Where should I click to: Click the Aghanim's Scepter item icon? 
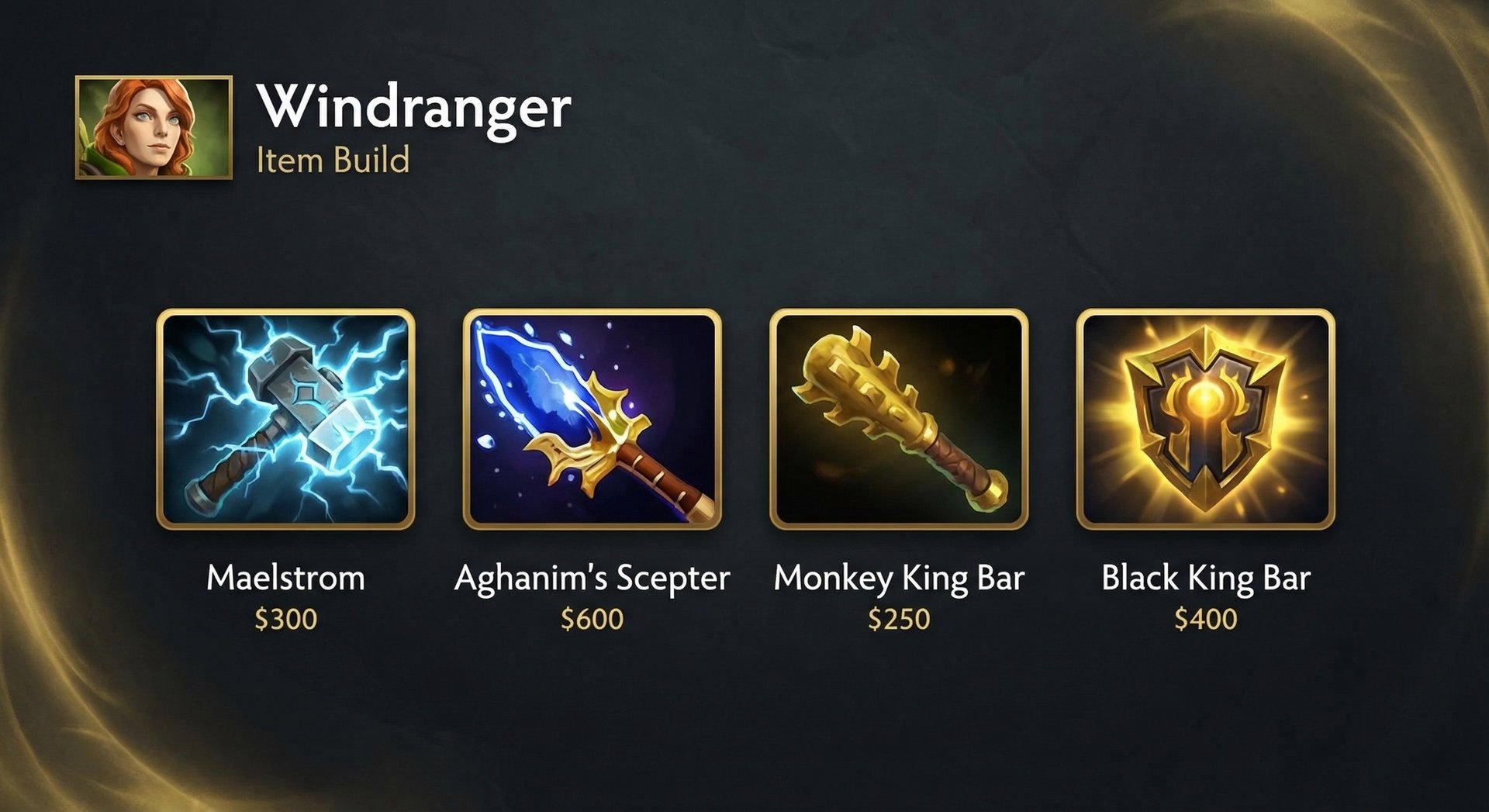(593, 419)
